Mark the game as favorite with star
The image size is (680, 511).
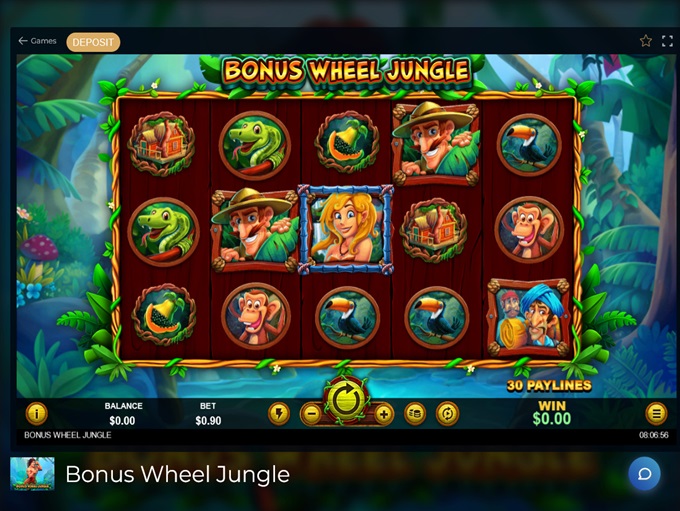click(x=646, y=41)
